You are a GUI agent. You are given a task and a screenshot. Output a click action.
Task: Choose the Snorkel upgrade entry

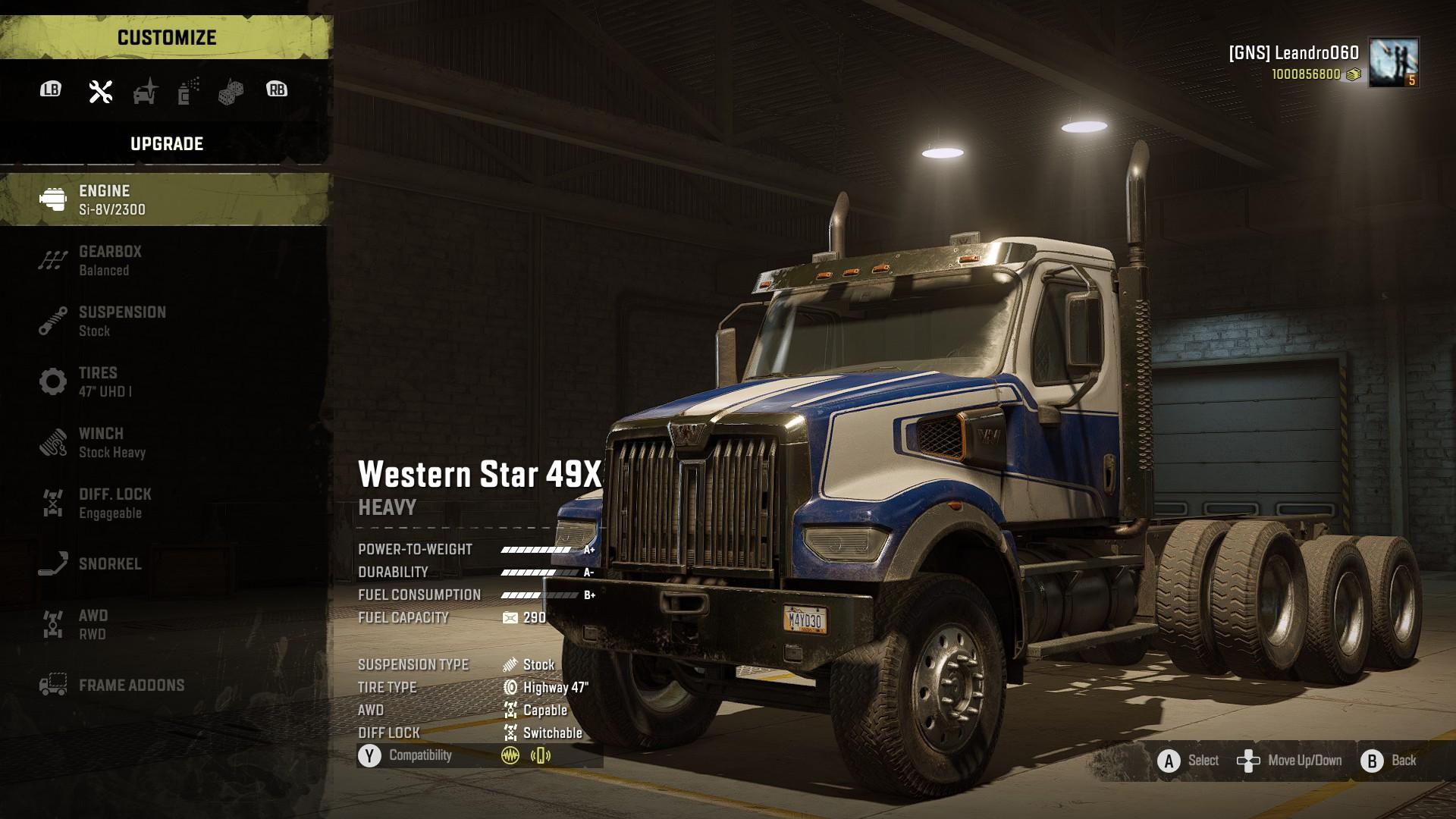(x=165, y=563)
